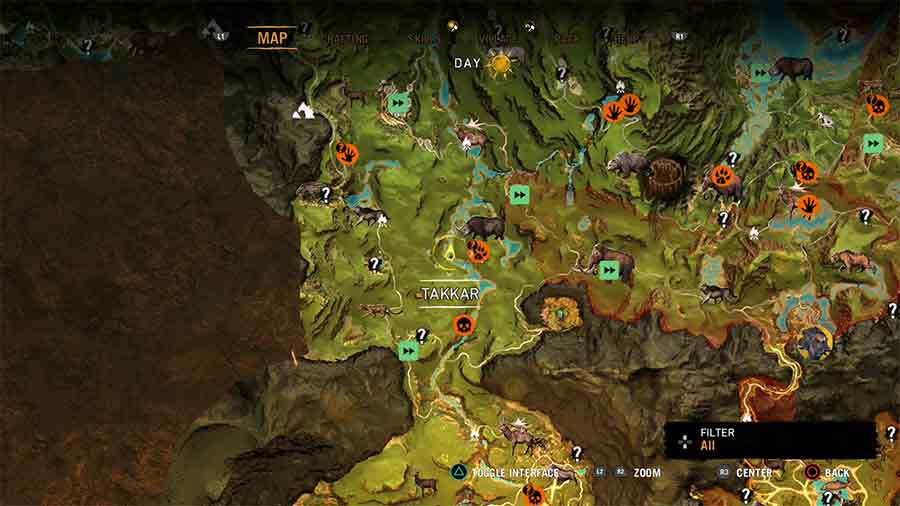Screen dimensions: 900x506
Task: Switch to the Crafting tab
Action: pos(346,39)
